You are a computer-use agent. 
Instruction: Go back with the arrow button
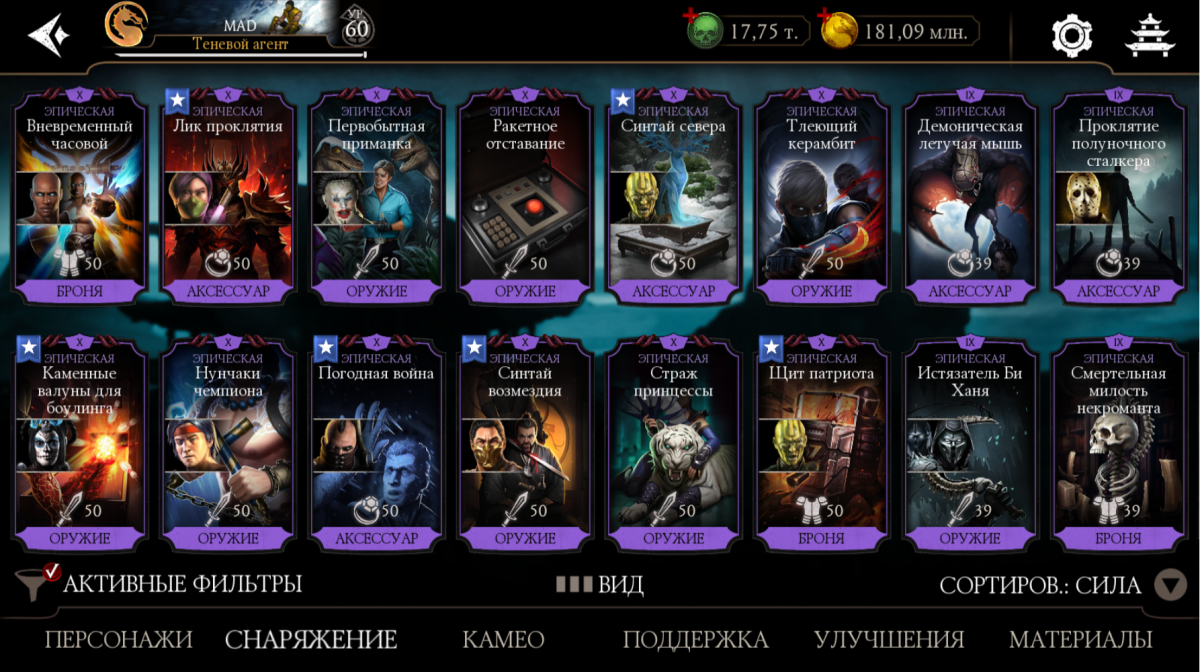tap(48, 35)
